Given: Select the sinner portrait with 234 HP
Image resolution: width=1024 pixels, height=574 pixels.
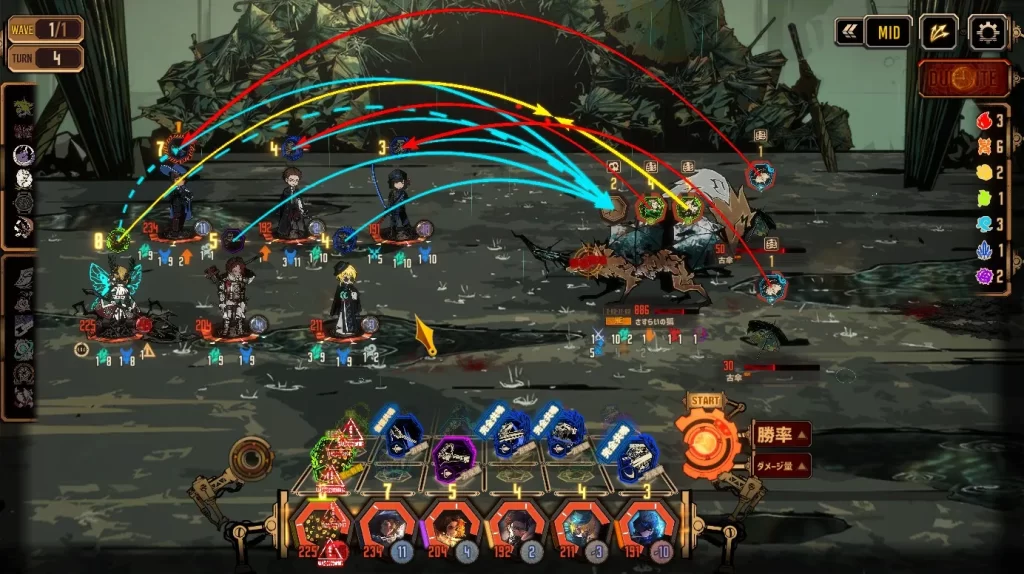Looking at the screenshot, I should [x=383, y=527].
